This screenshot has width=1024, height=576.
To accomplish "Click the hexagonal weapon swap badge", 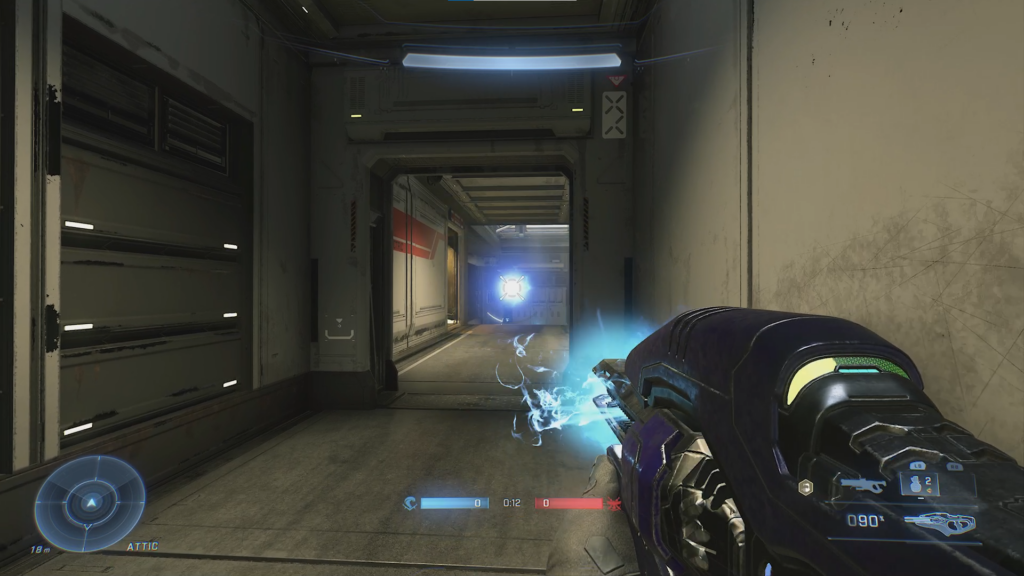I will 806,486.
